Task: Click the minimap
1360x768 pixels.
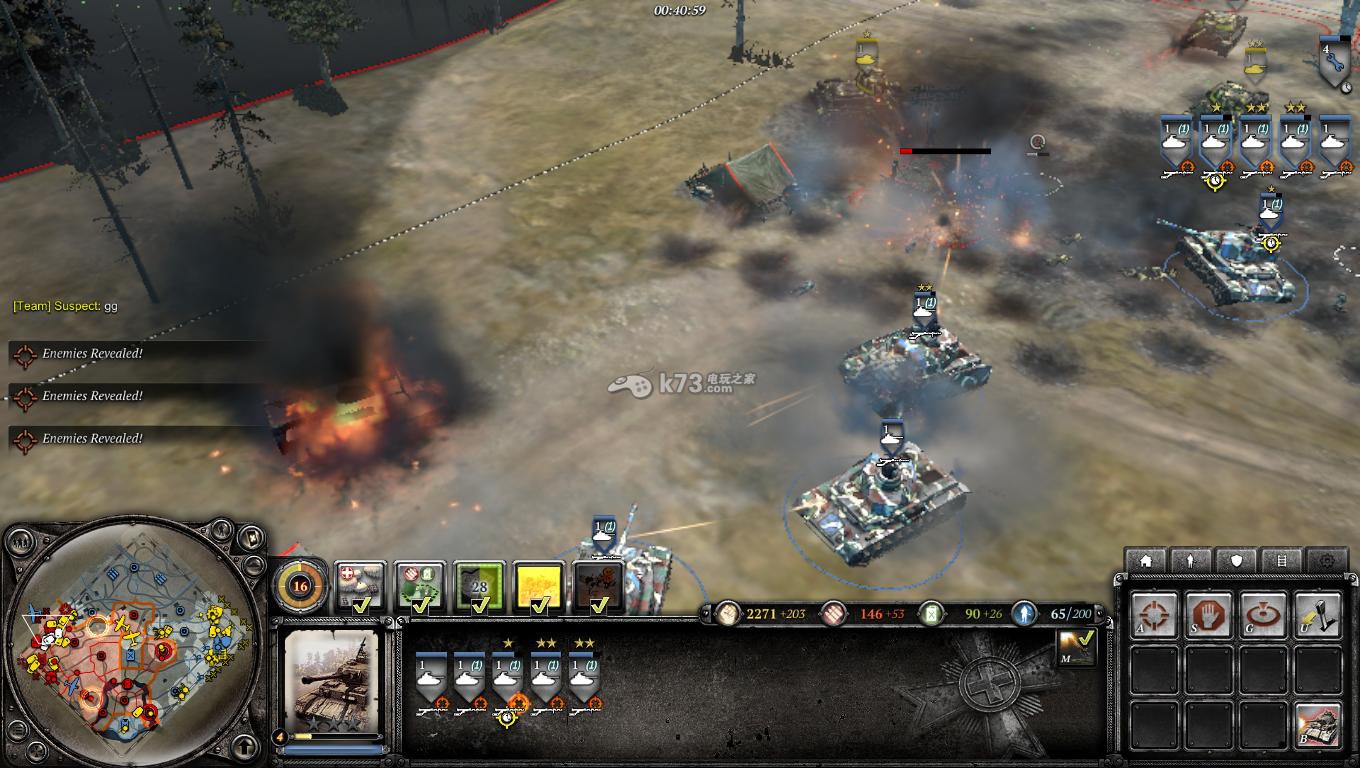Action: 130,642
